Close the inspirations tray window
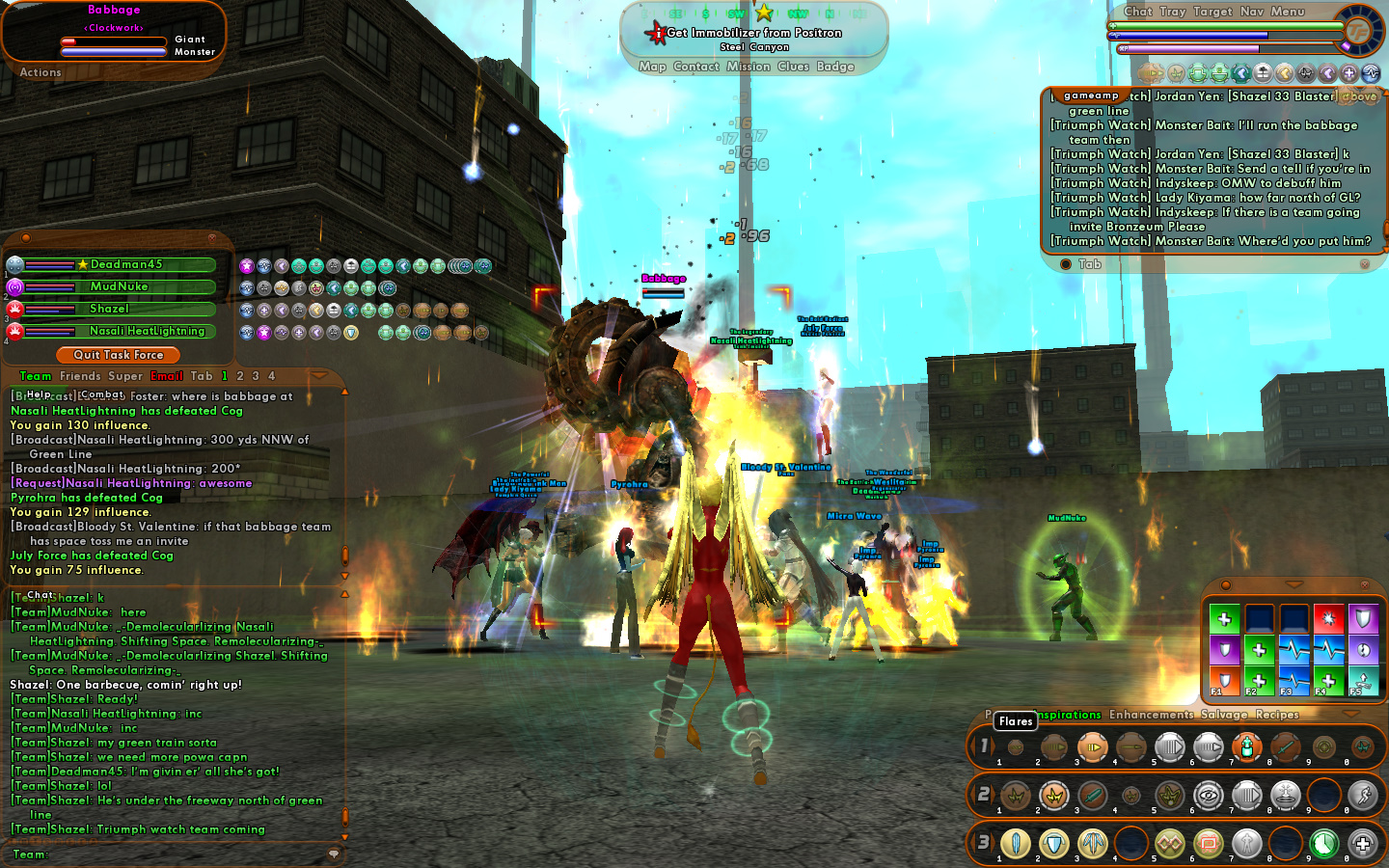Screen dimensions: 1389x868 pos(1365,584)
